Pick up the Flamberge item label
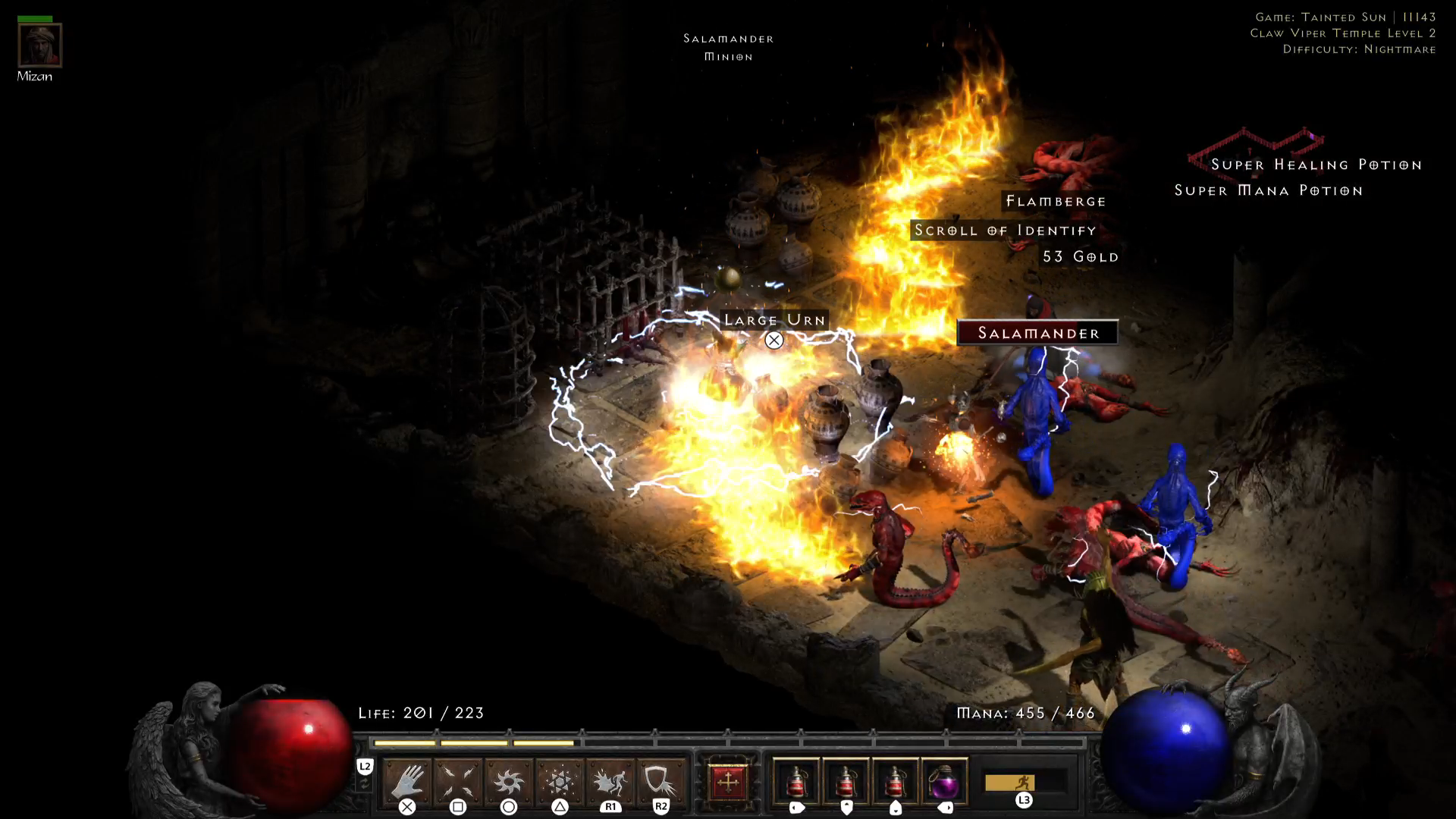The image size is (1456, 819). click(1056, 201)
